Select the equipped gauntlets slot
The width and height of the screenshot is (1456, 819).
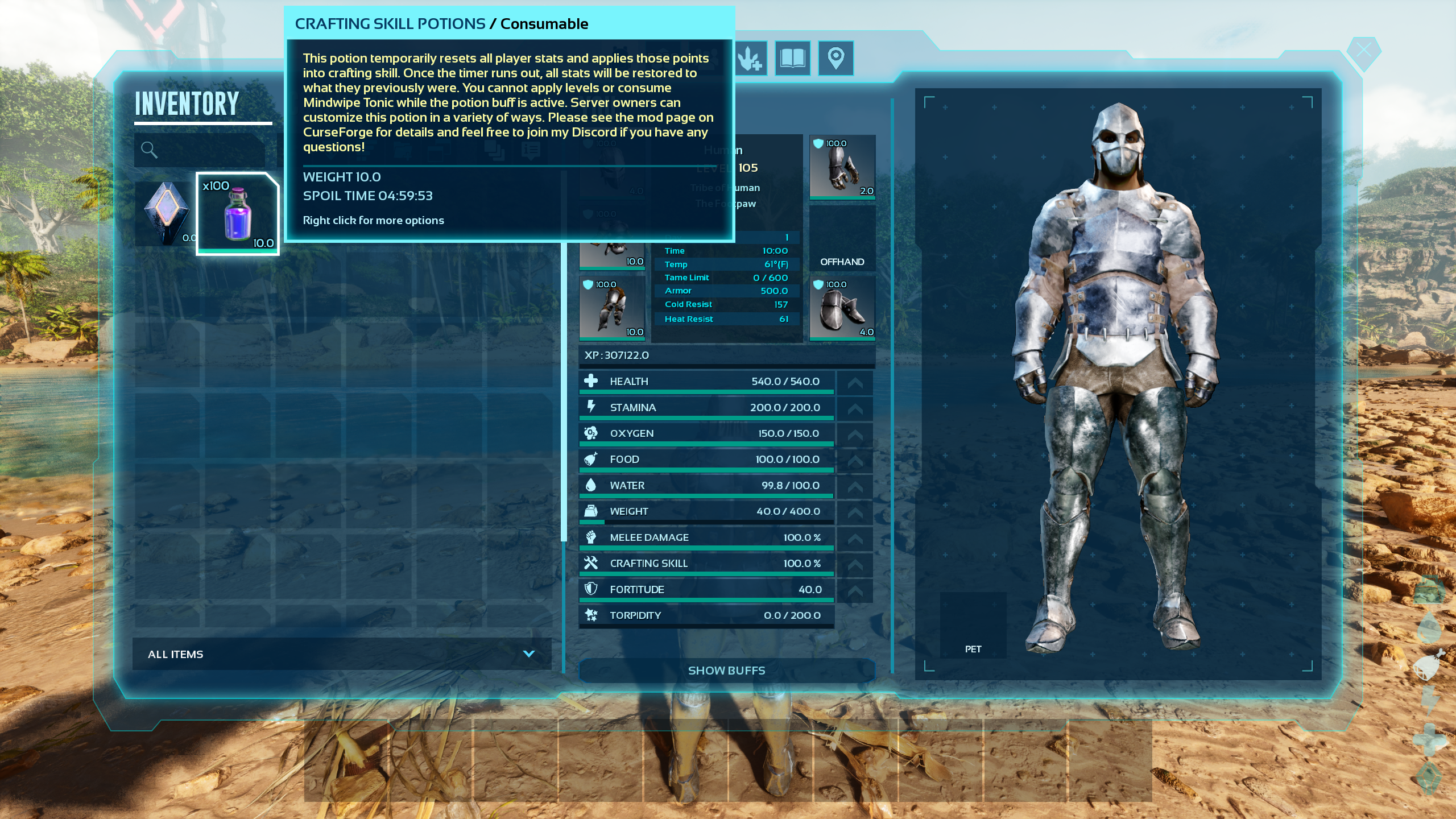click(842, 167)
